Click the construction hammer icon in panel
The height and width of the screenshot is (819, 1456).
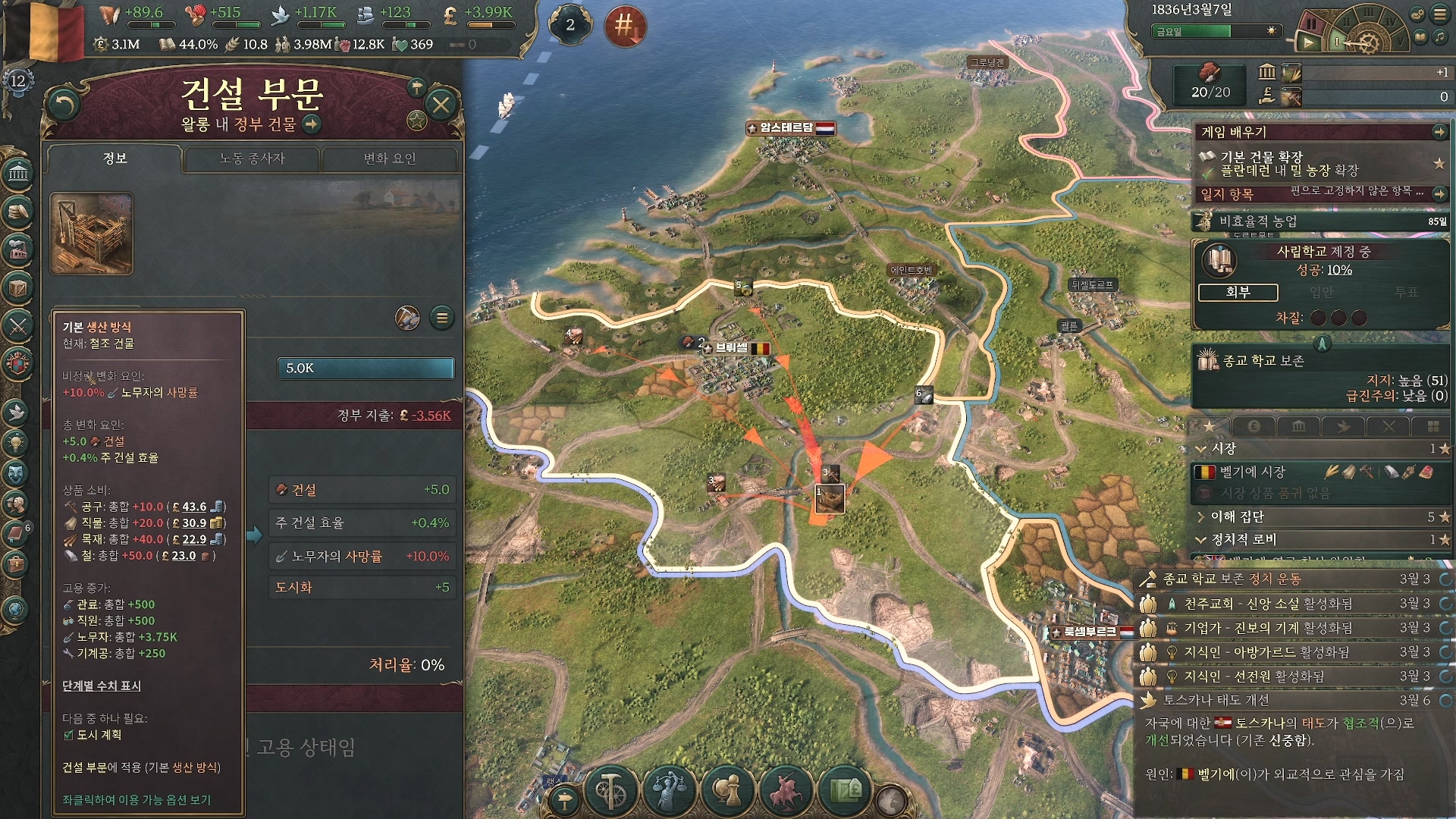[x=407, y=318]
